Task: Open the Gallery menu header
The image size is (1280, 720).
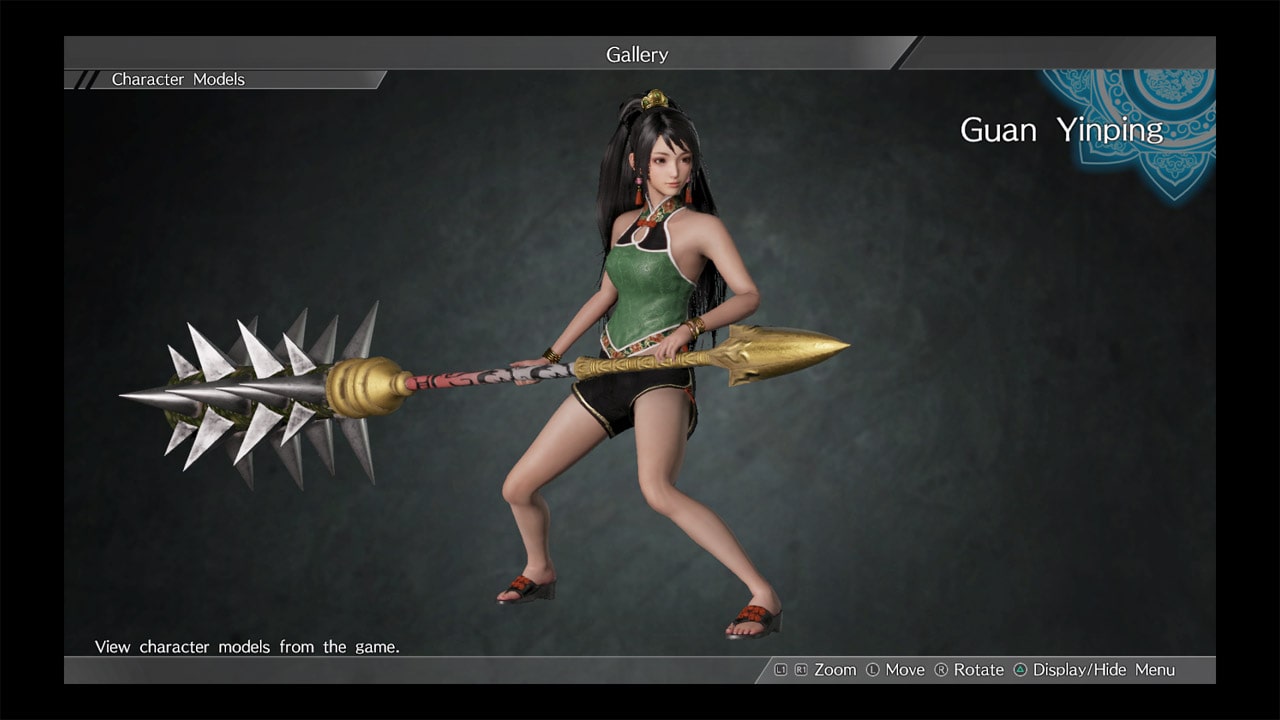Action: [x=636, y=54]
